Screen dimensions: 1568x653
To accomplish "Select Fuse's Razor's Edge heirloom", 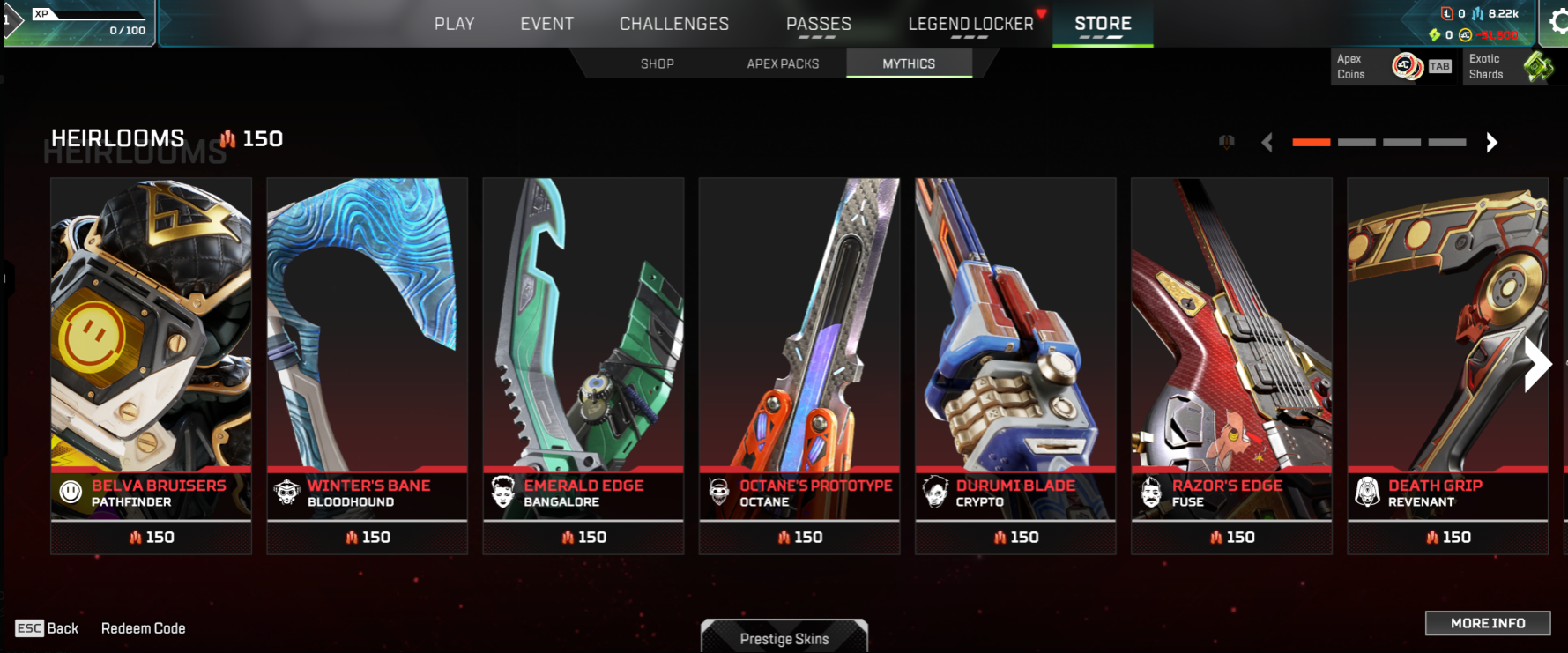I will coord(1230,352).
